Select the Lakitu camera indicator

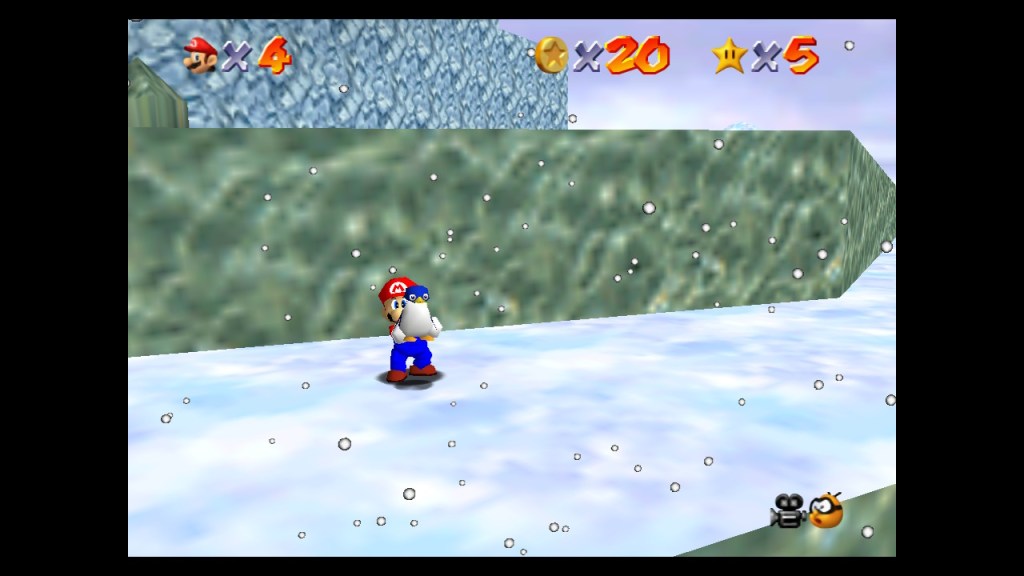[x=826, y=511]
